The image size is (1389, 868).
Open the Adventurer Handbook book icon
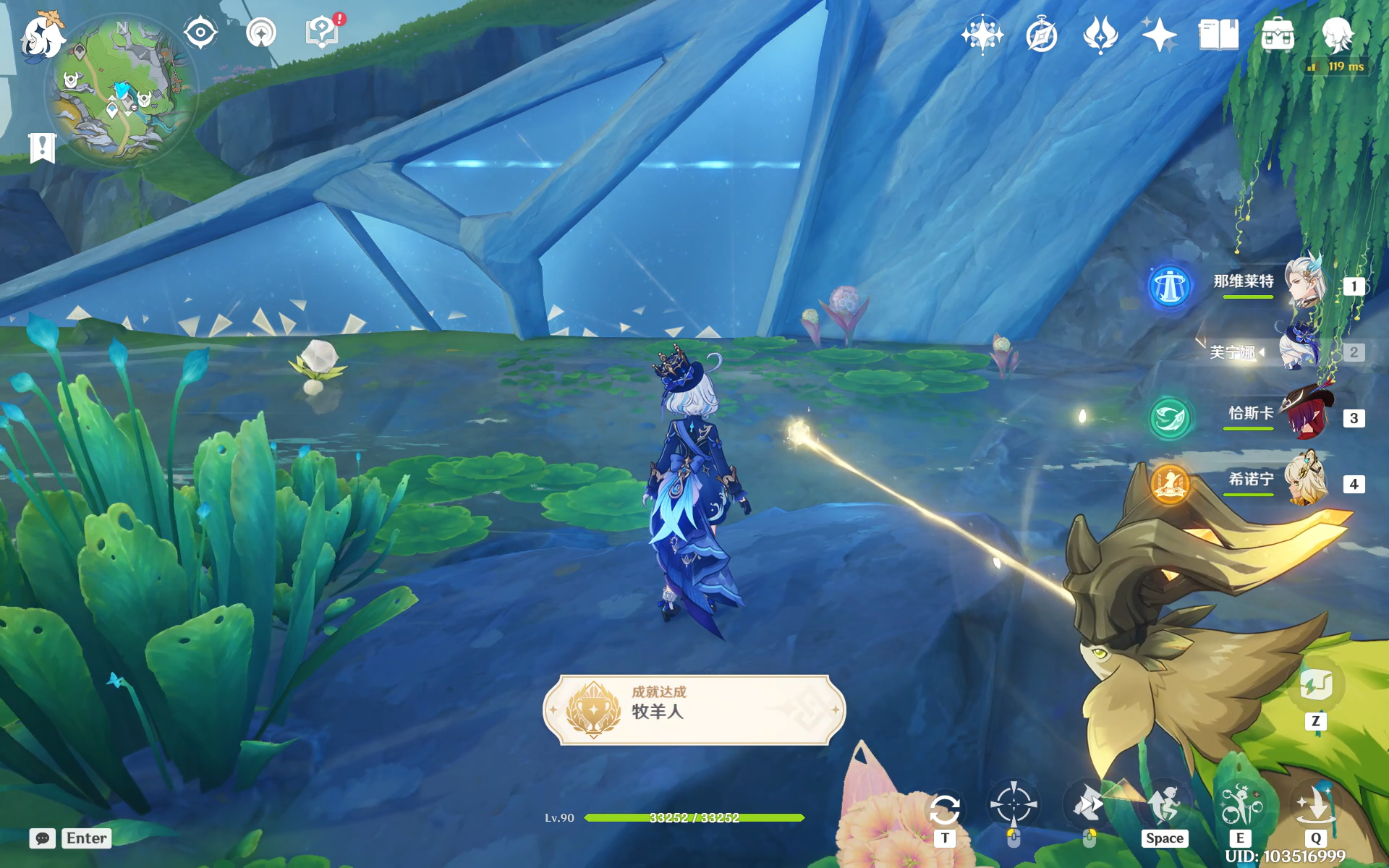click(1218, 35)
